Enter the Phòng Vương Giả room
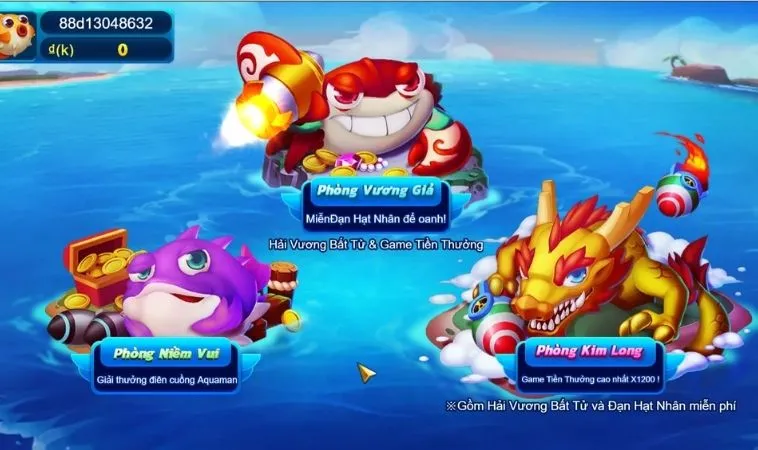This screenshot has width=758, height=450. point(375,189)
